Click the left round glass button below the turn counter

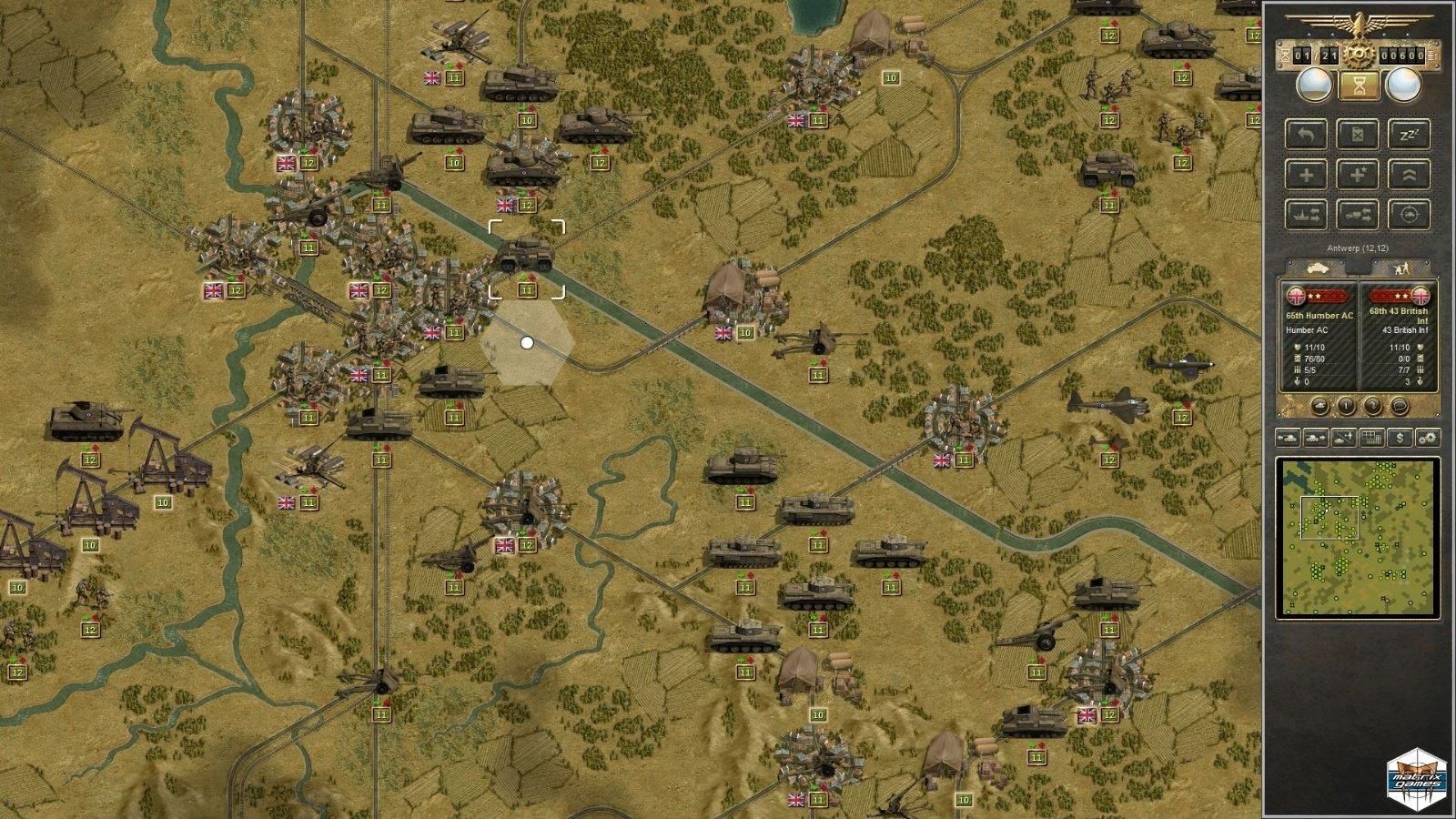coord(1313,86)
